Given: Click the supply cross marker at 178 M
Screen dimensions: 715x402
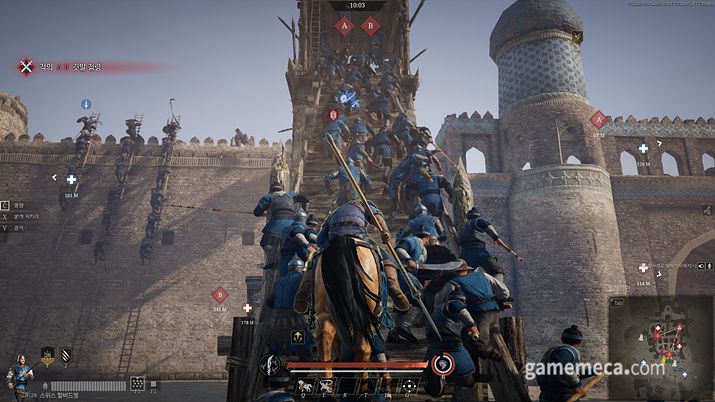Looking at the screenshot, I should (x=247, y=308).
